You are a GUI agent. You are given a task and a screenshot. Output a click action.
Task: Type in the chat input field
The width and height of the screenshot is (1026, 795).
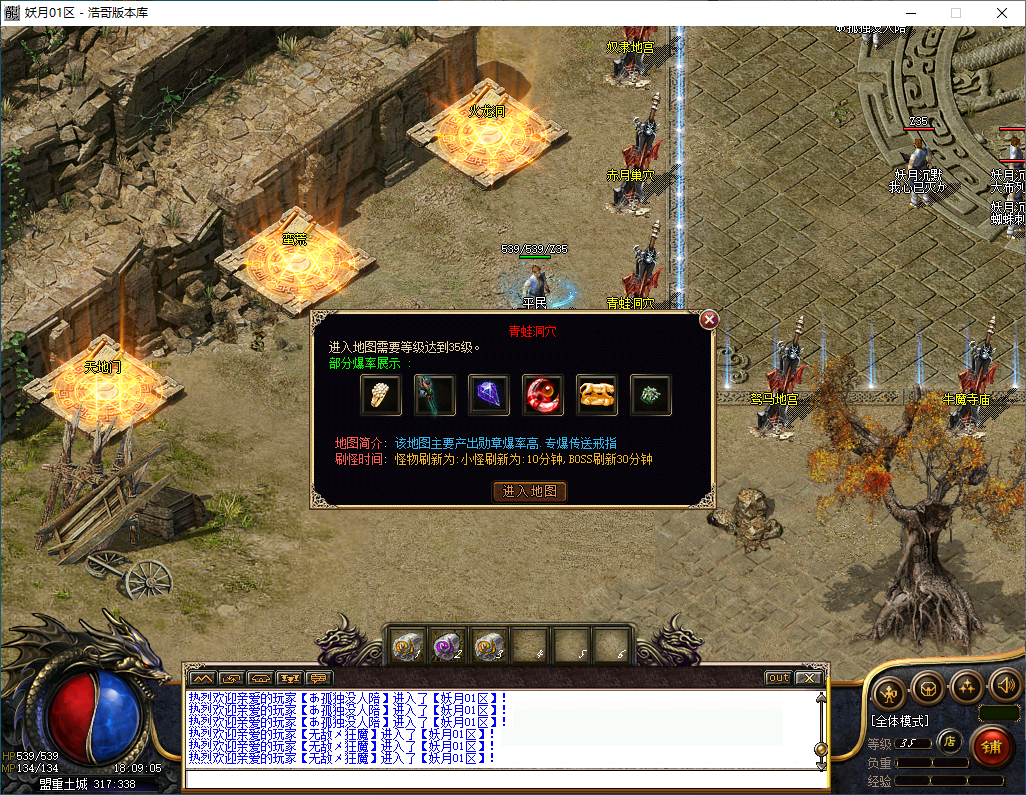500,779
